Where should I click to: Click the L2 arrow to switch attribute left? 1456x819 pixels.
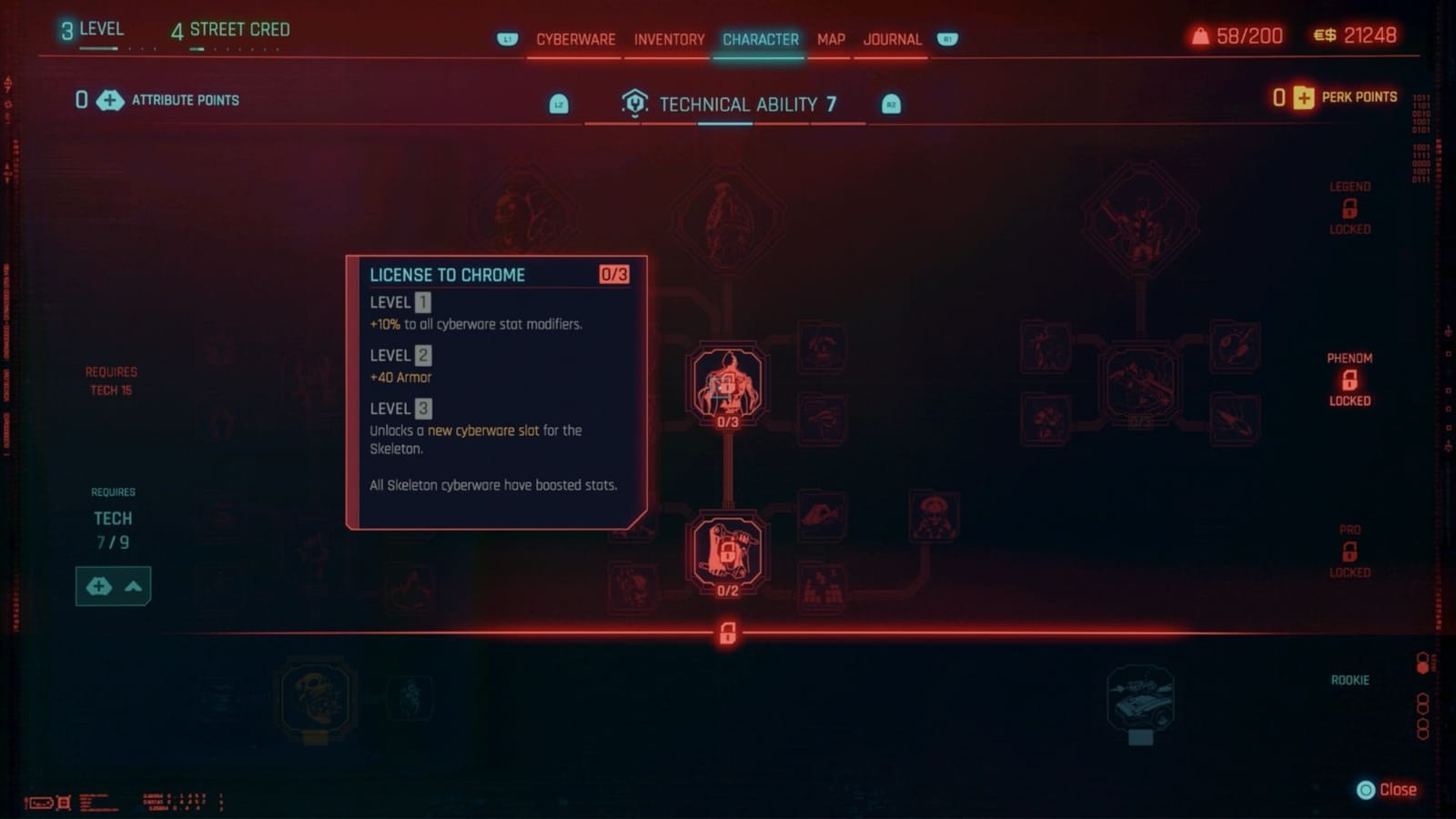click(x=557, y=103)
